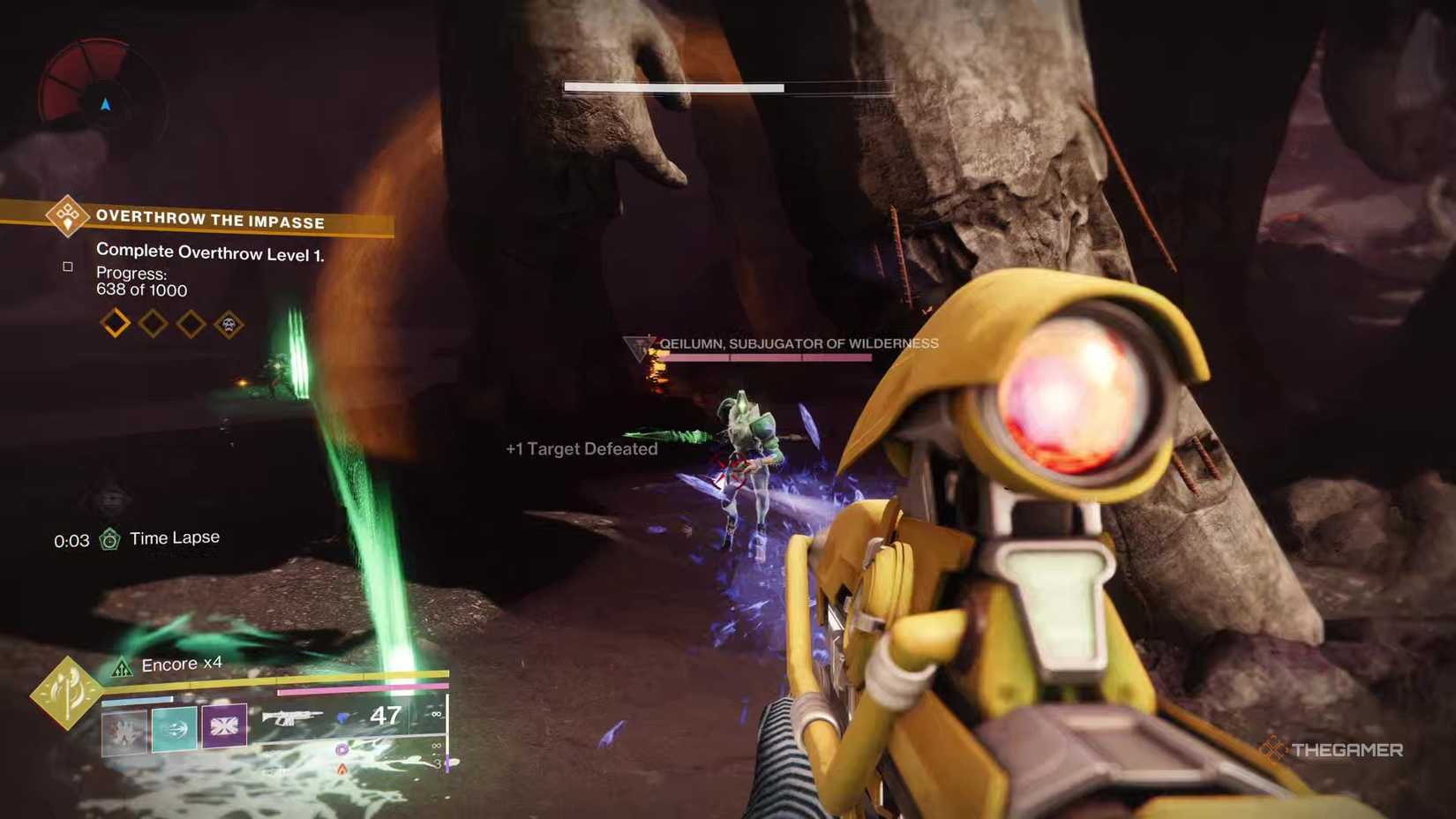Click the melee ability arrow icon

tap(173, 729)
